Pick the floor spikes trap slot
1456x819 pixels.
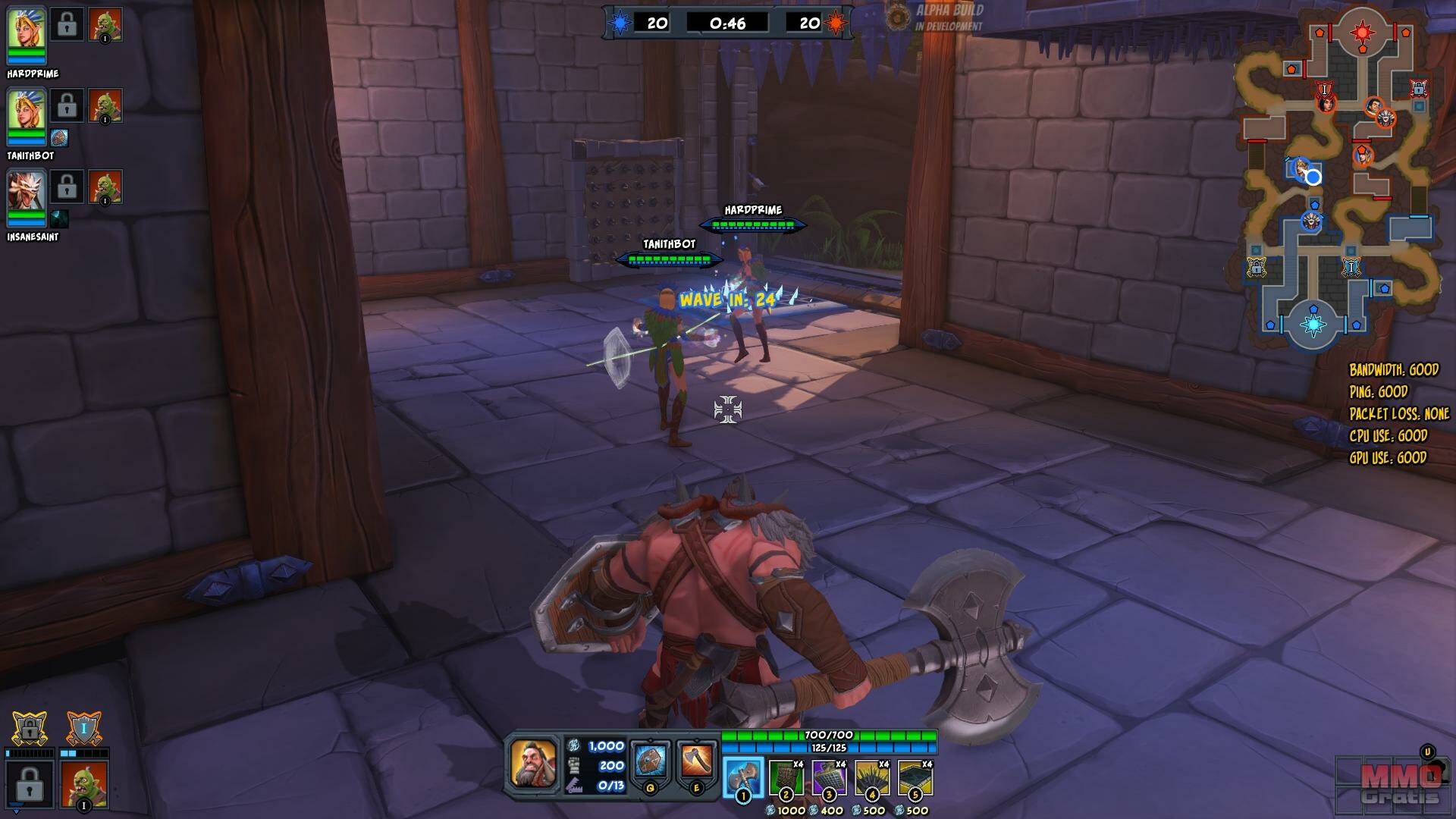[872, 778]
